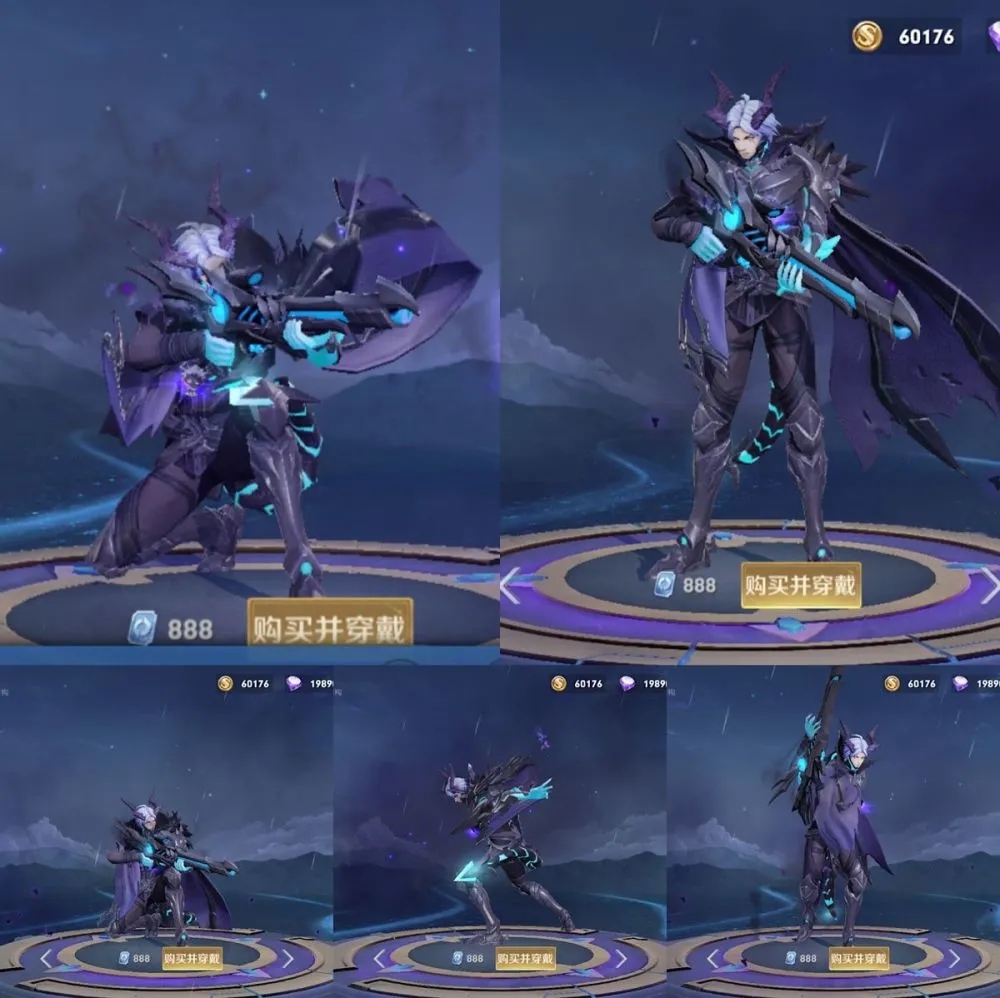
Task: Go to previous skin in the running-pose panel
Action: click(x=380, y=958)
